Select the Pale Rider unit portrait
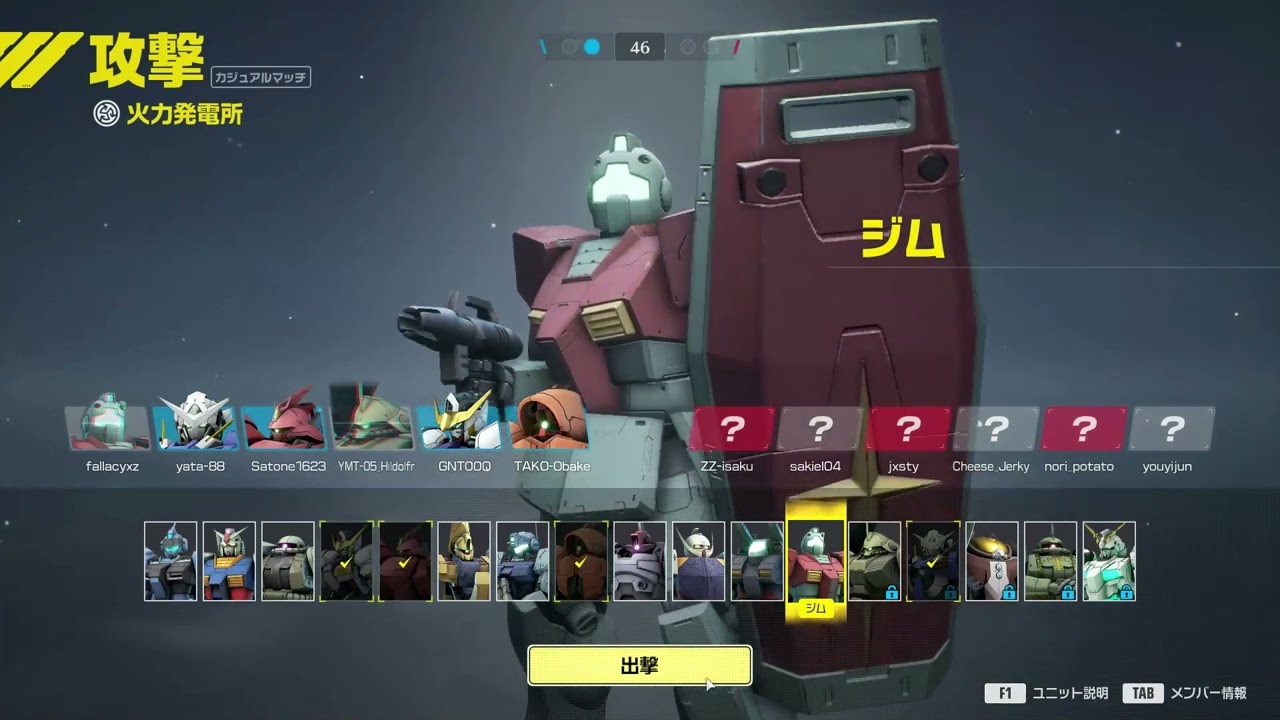Screen dimensions: 1280x720 170,561
